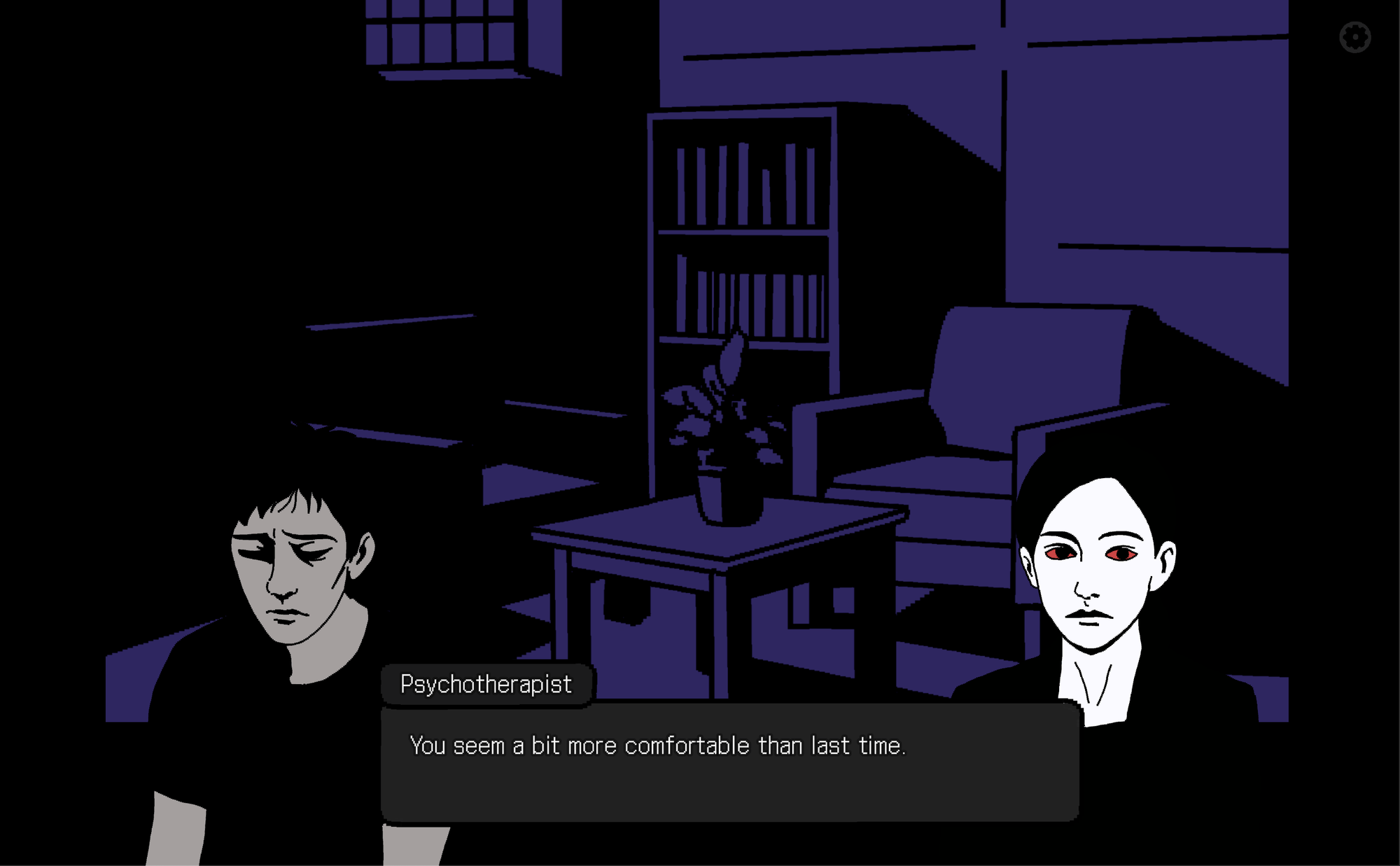Screen dimensions: 1400x866
Task: Click the bottom edge of the dialogue window
Action: [x=728, y=818]
